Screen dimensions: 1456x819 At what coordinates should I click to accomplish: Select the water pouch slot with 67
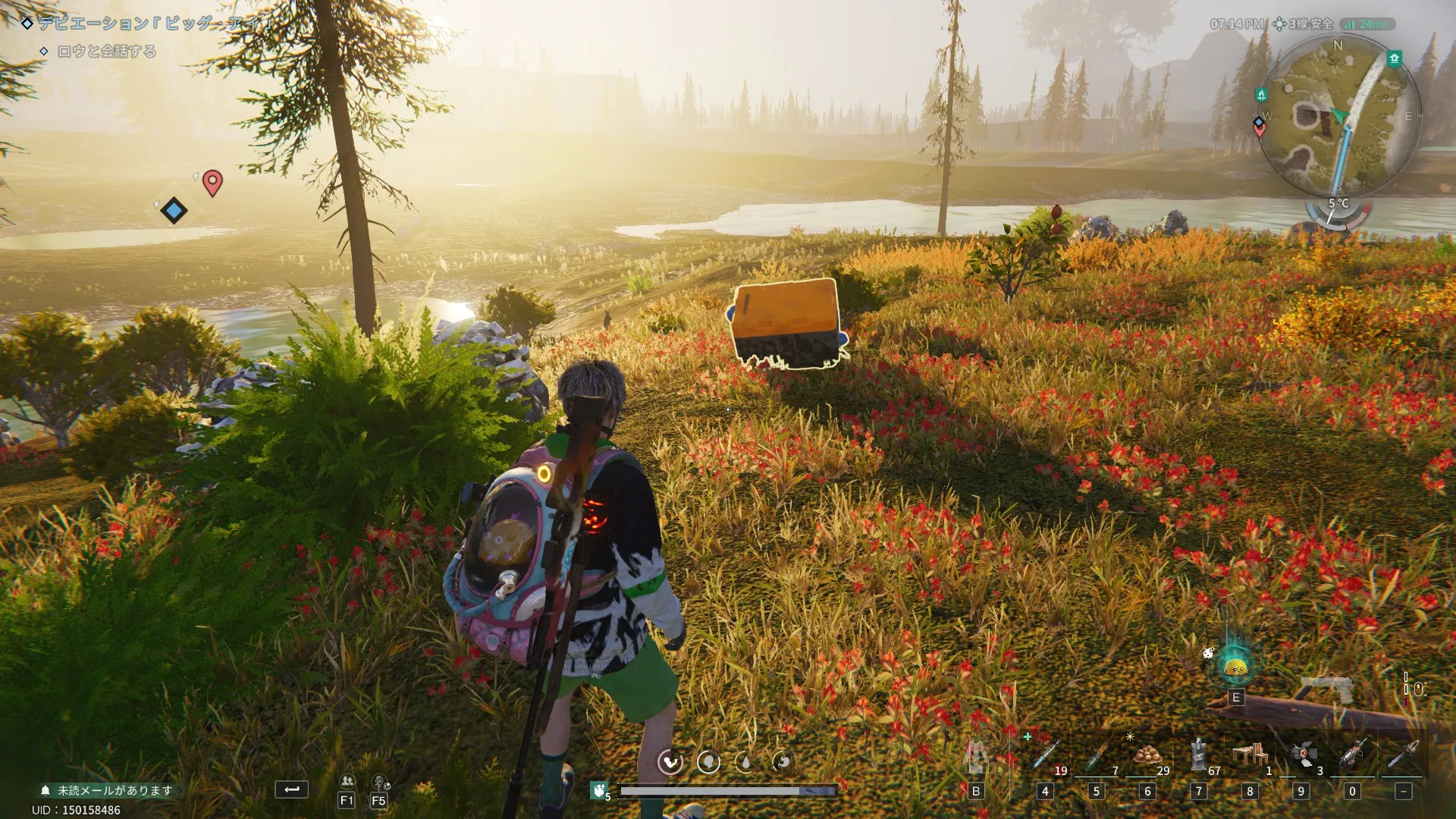(1199, 755)
